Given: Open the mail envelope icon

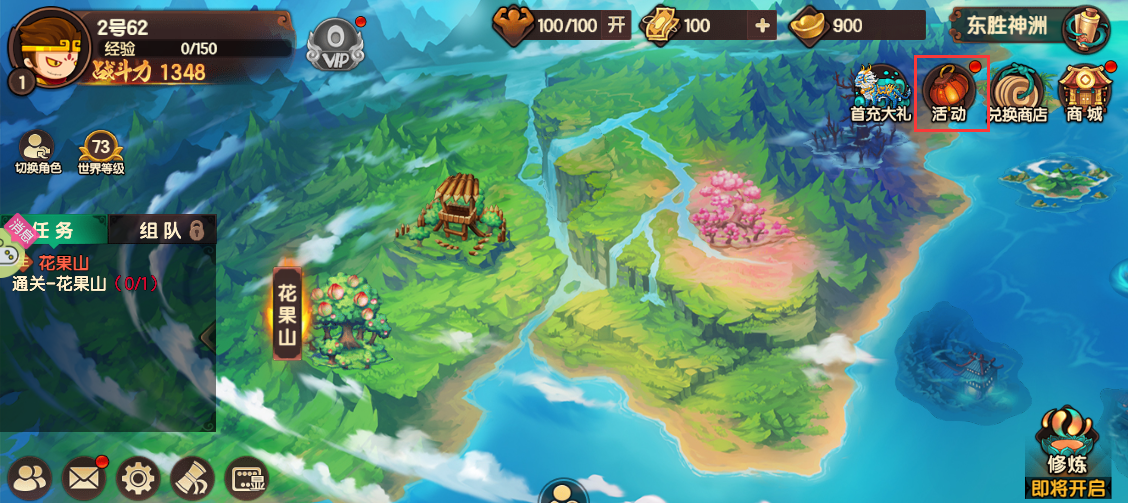Looking at the screenshot, I should (85, 478).
